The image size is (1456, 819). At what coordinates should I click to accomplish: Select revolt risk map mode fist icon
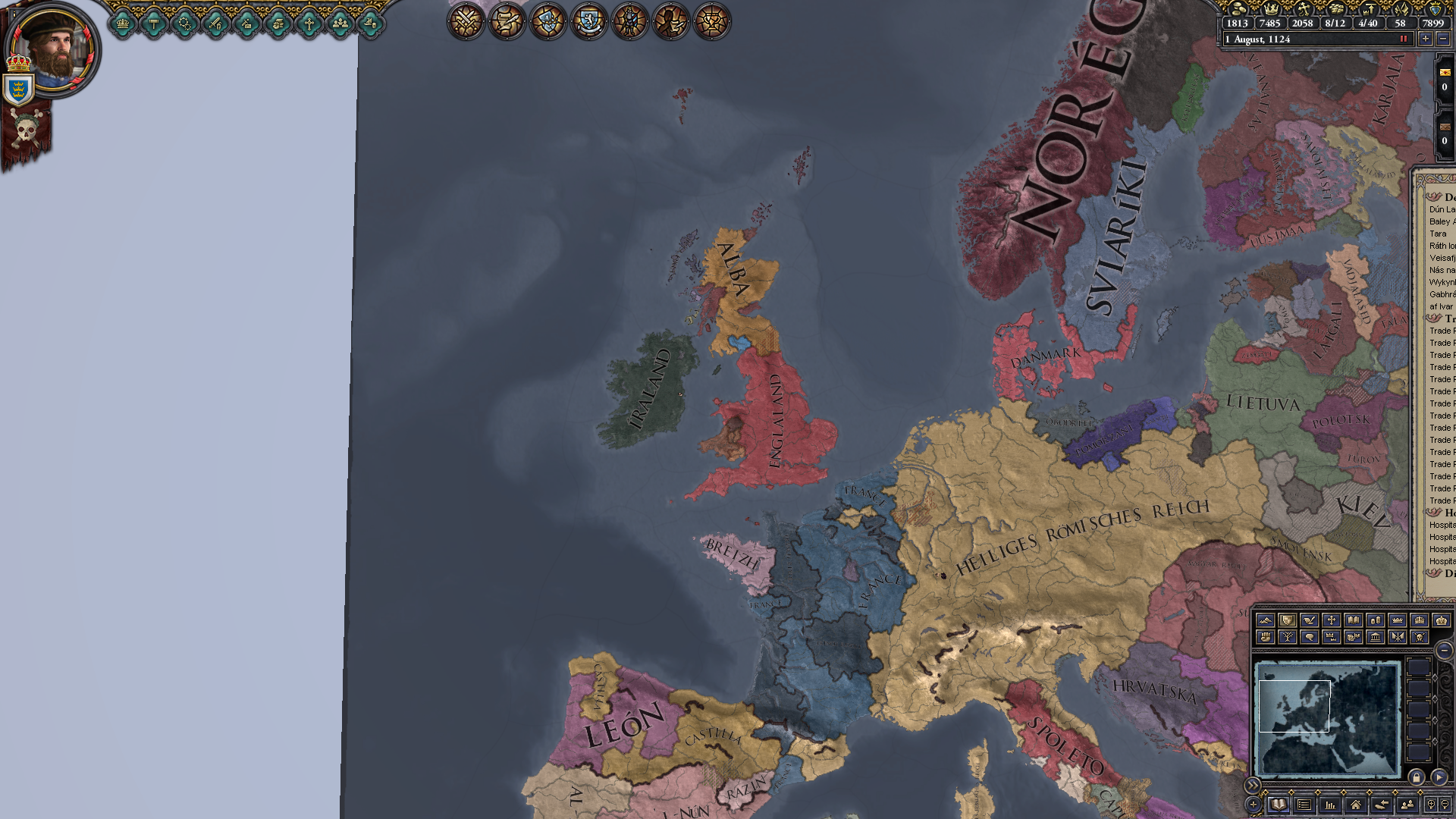click(1266, 637)
